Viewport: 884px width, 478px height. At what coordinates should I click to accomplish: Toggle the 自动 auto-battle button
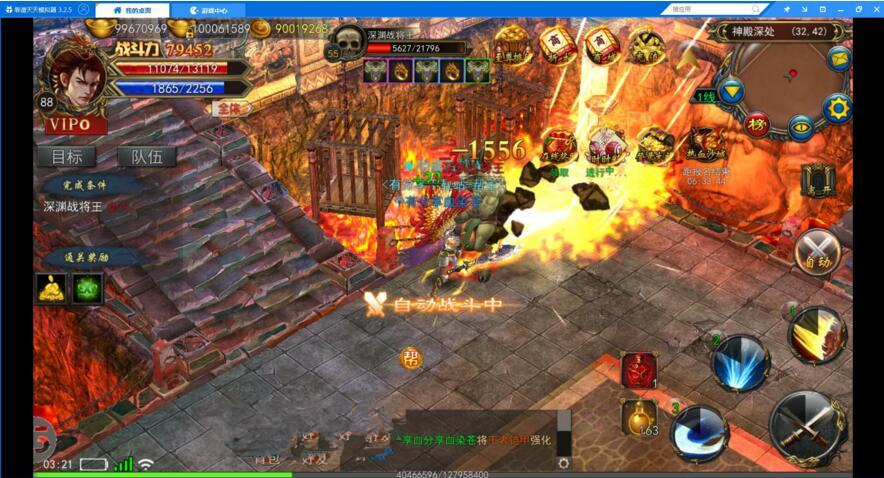tap(818, 251)
